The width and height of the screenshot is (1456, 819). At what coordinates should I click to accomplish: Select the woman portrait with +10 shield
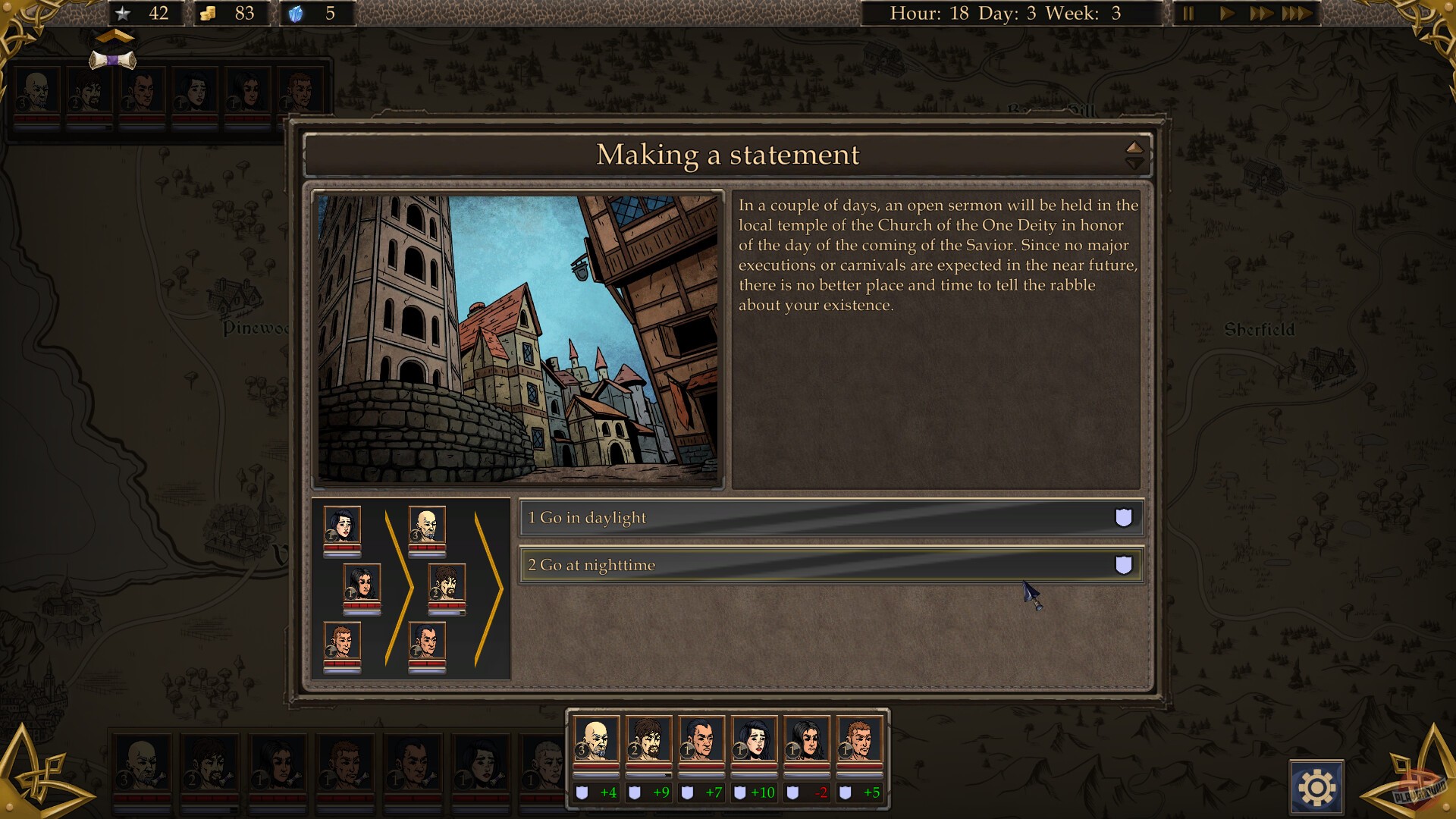point(754,740)
